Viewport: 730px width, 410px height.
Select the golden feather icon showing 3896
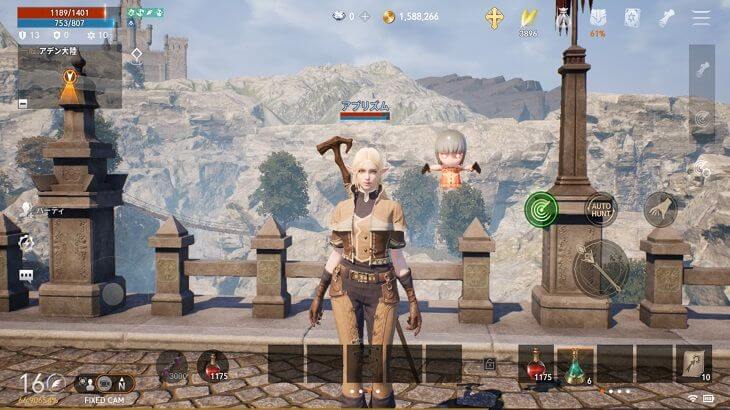click(x=528, y=17)
